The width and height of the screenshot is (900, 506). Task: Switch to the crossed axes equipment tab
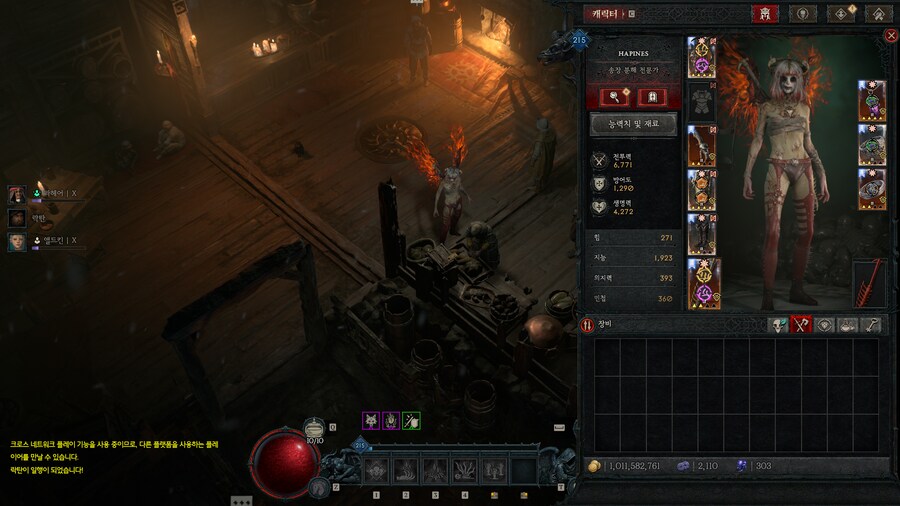[801, 325]
